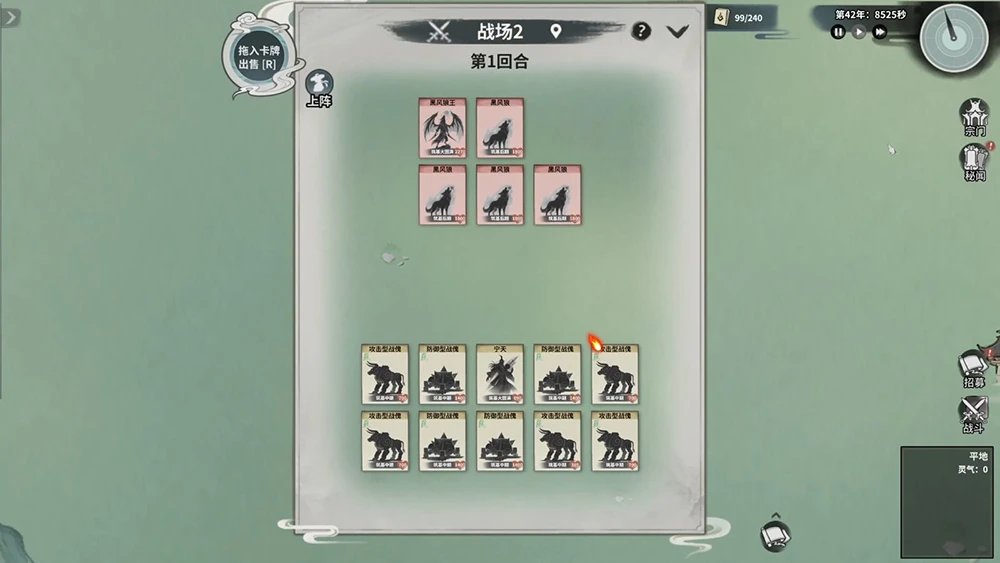Open the 战斗 battle menu
Viewport: 1000px width, 563px height.
974,414
